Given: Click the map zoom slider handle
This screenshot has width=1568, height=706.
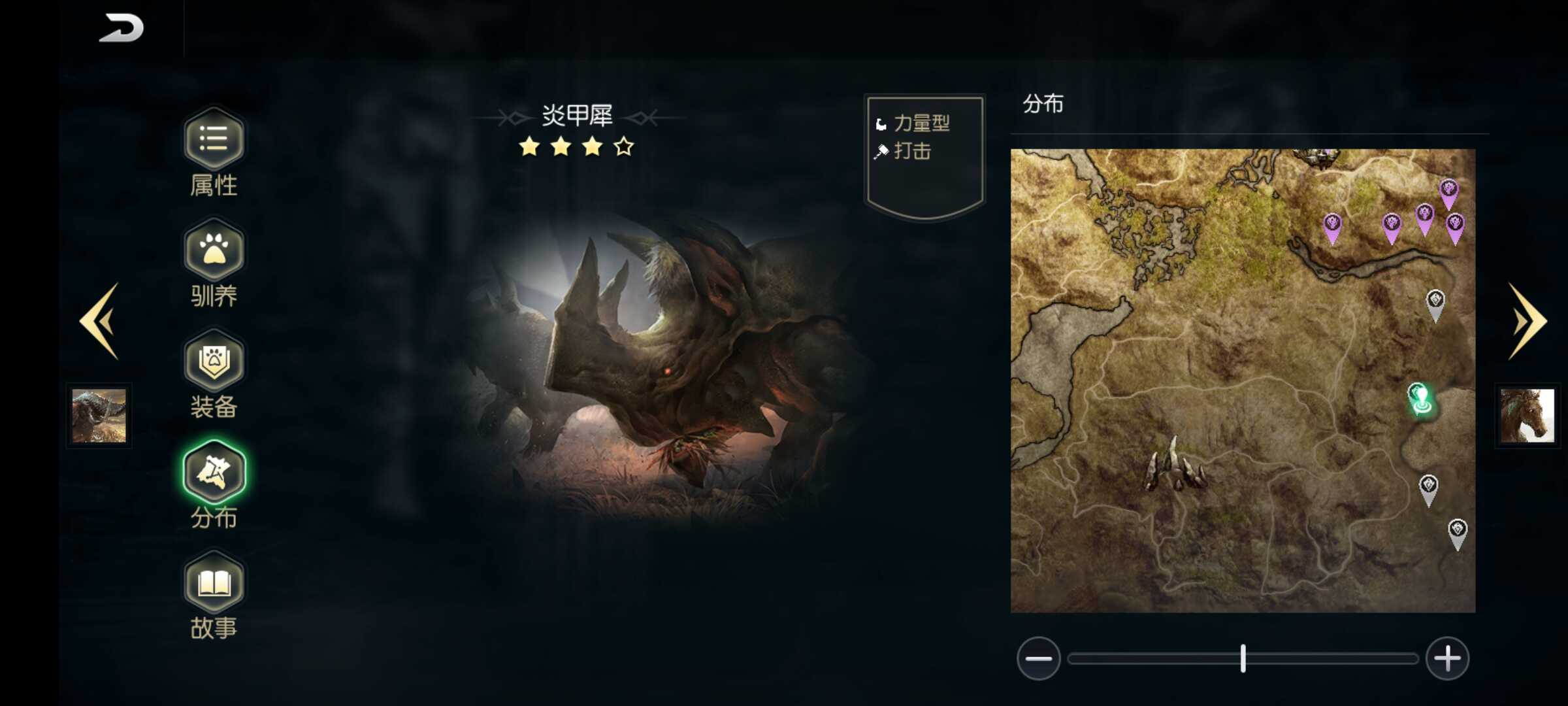Looking at the screenshot, I should pos(1243,658).
